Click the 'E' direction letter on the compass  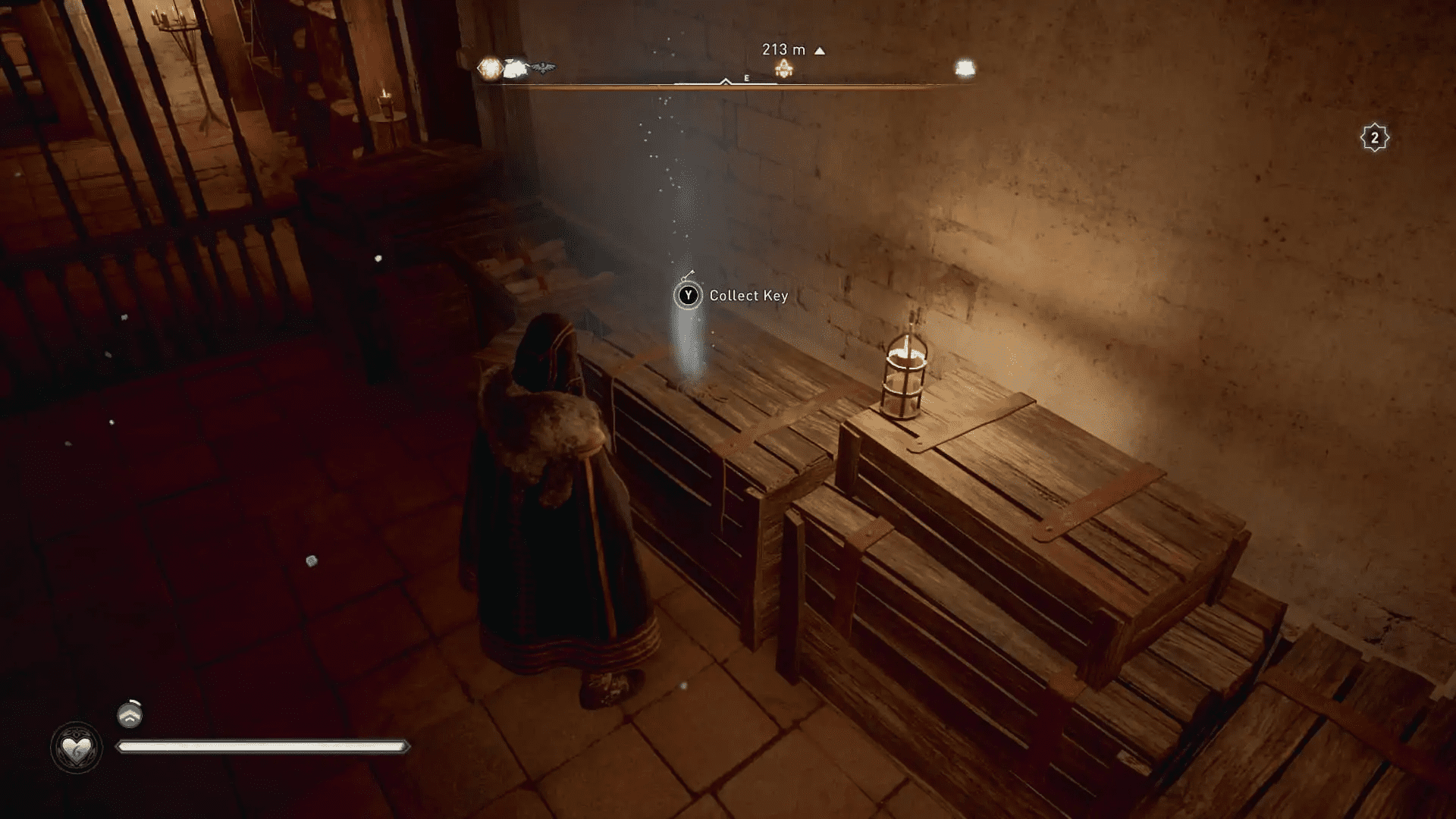click(x=745, y=77)
